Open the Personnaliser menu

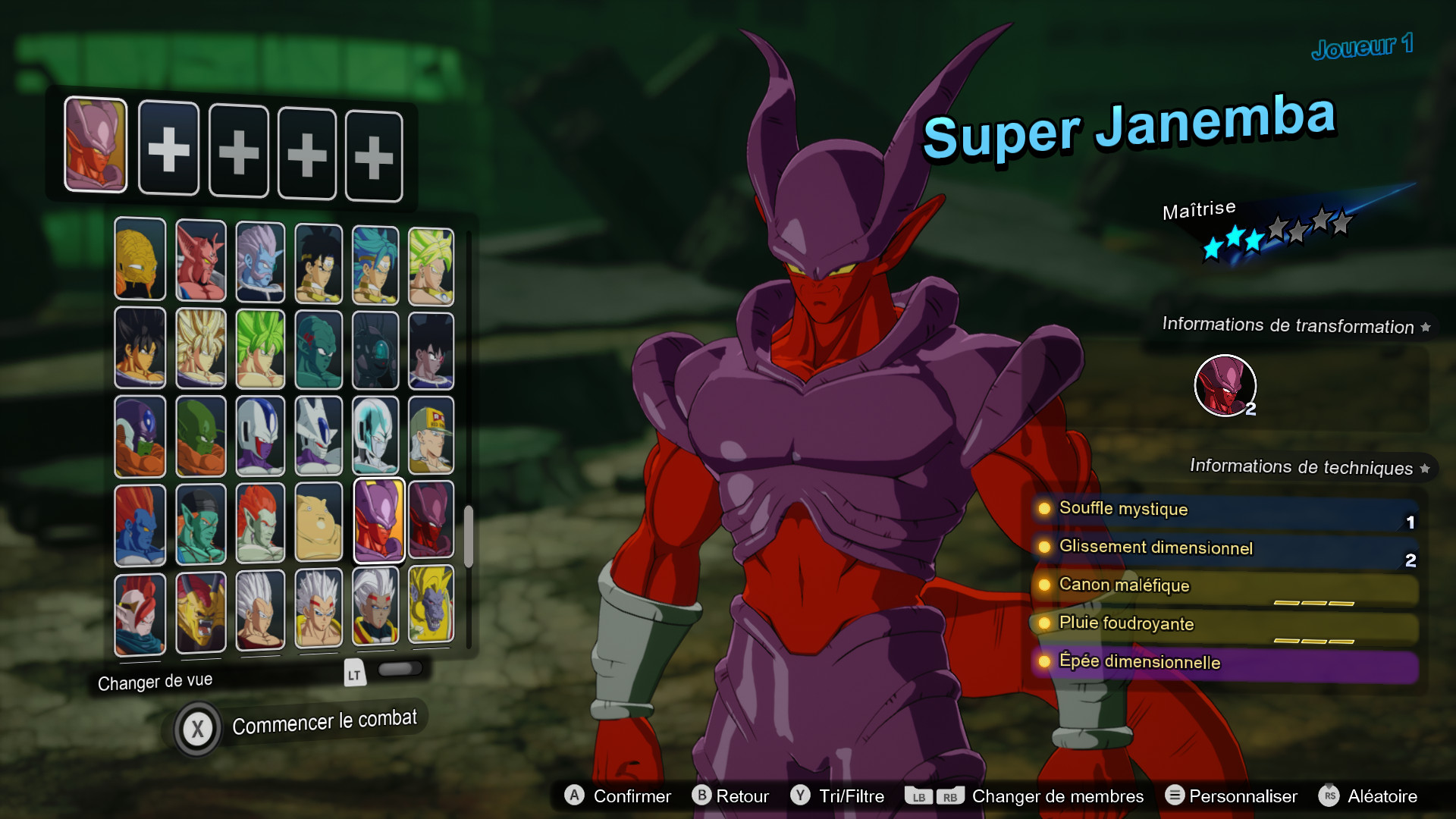[x=1244, y=796]
